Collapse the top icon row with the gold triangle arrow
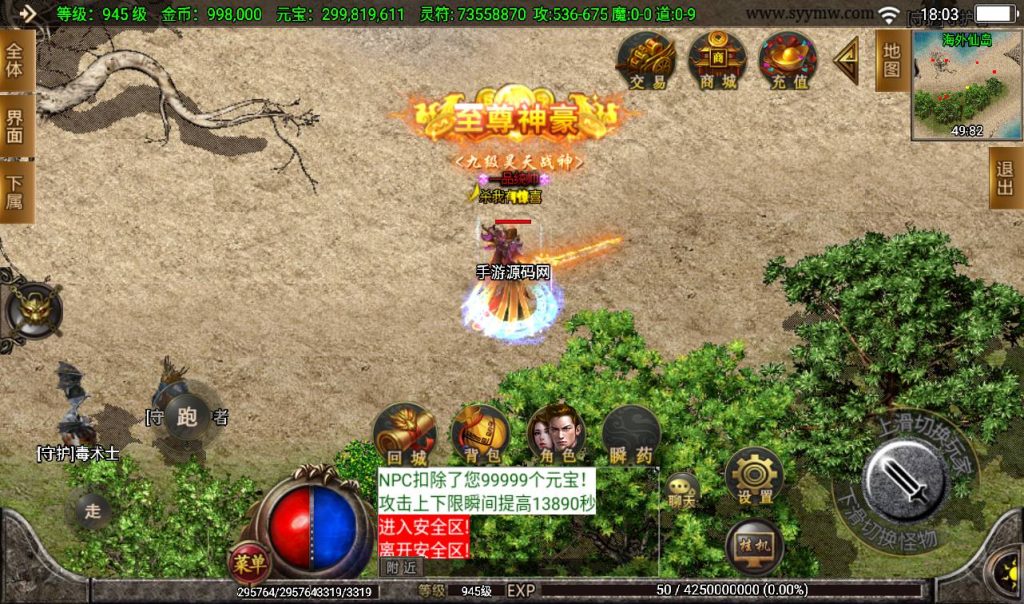The height and width of the screenshot is (604, 1024). (x=847, y=62)
